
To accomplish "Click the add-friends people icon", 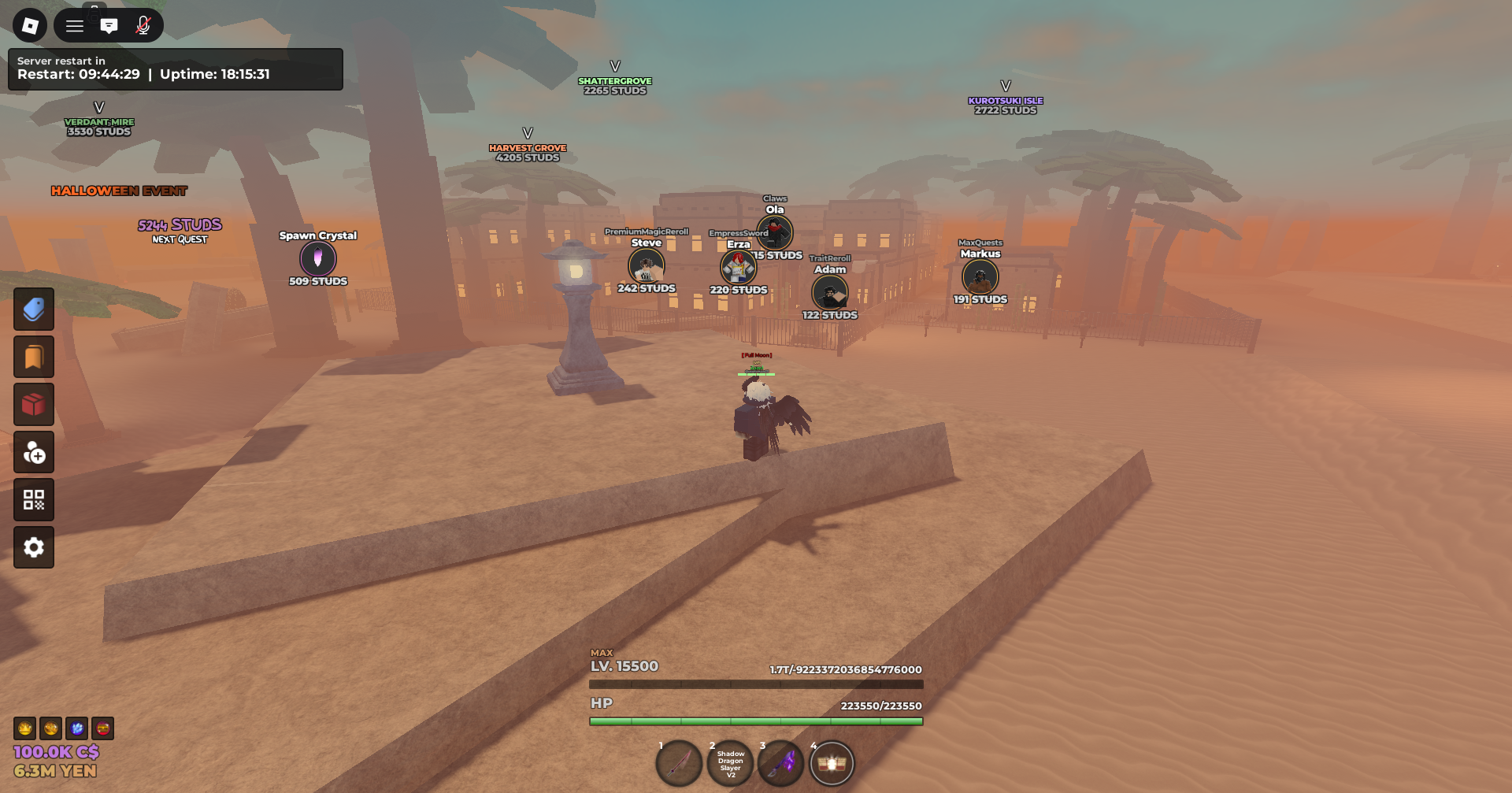I will tap(34, 452).
